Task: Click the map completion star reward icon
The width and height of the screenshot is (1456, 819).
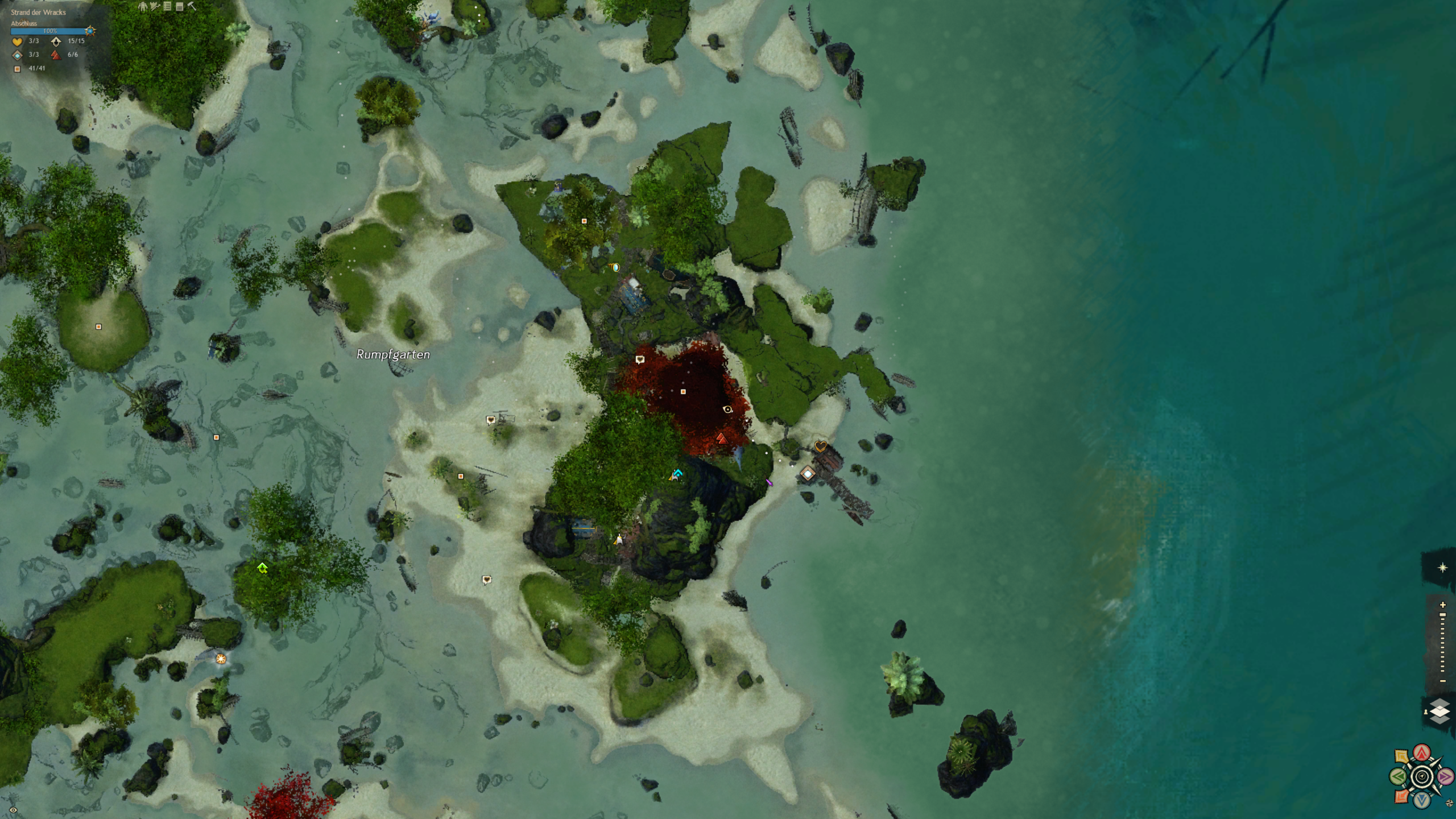Action: click(x=90, y=31)
